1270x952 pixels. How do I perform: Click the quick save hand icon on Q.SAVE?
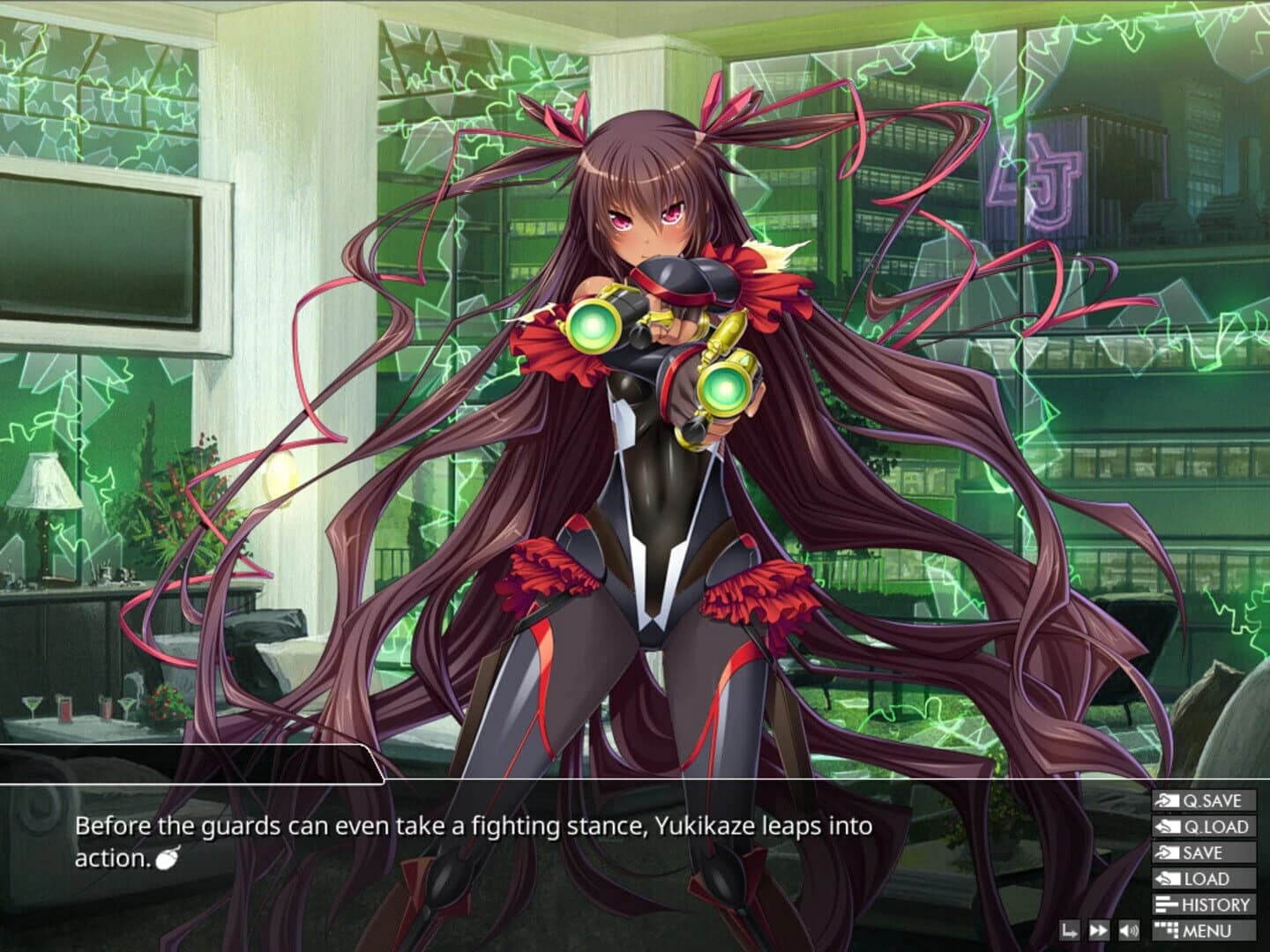click(1169, 800)
